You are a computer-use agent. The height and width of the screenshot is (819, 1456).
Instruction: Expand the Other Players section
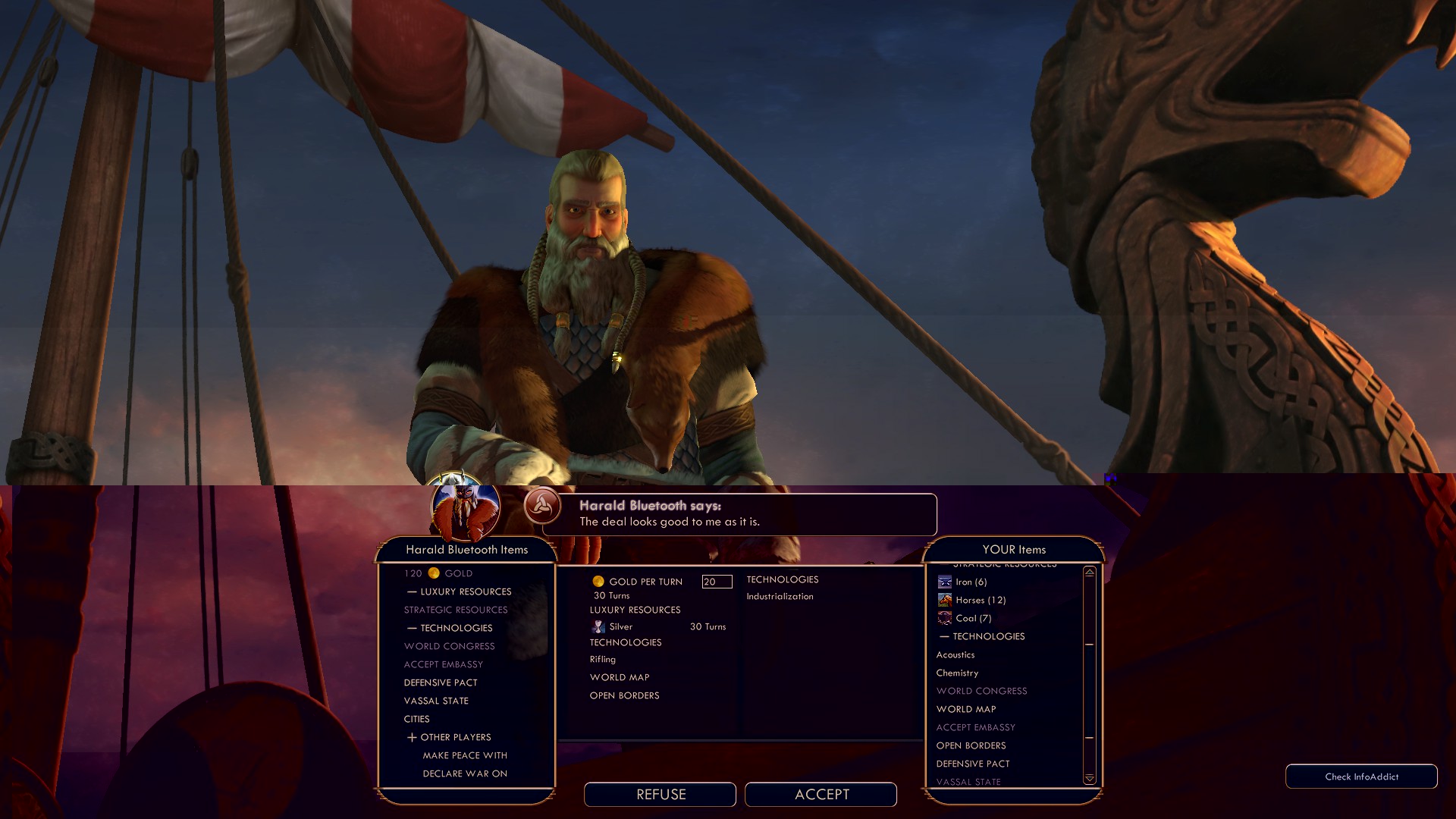click(x=449, y=737)
